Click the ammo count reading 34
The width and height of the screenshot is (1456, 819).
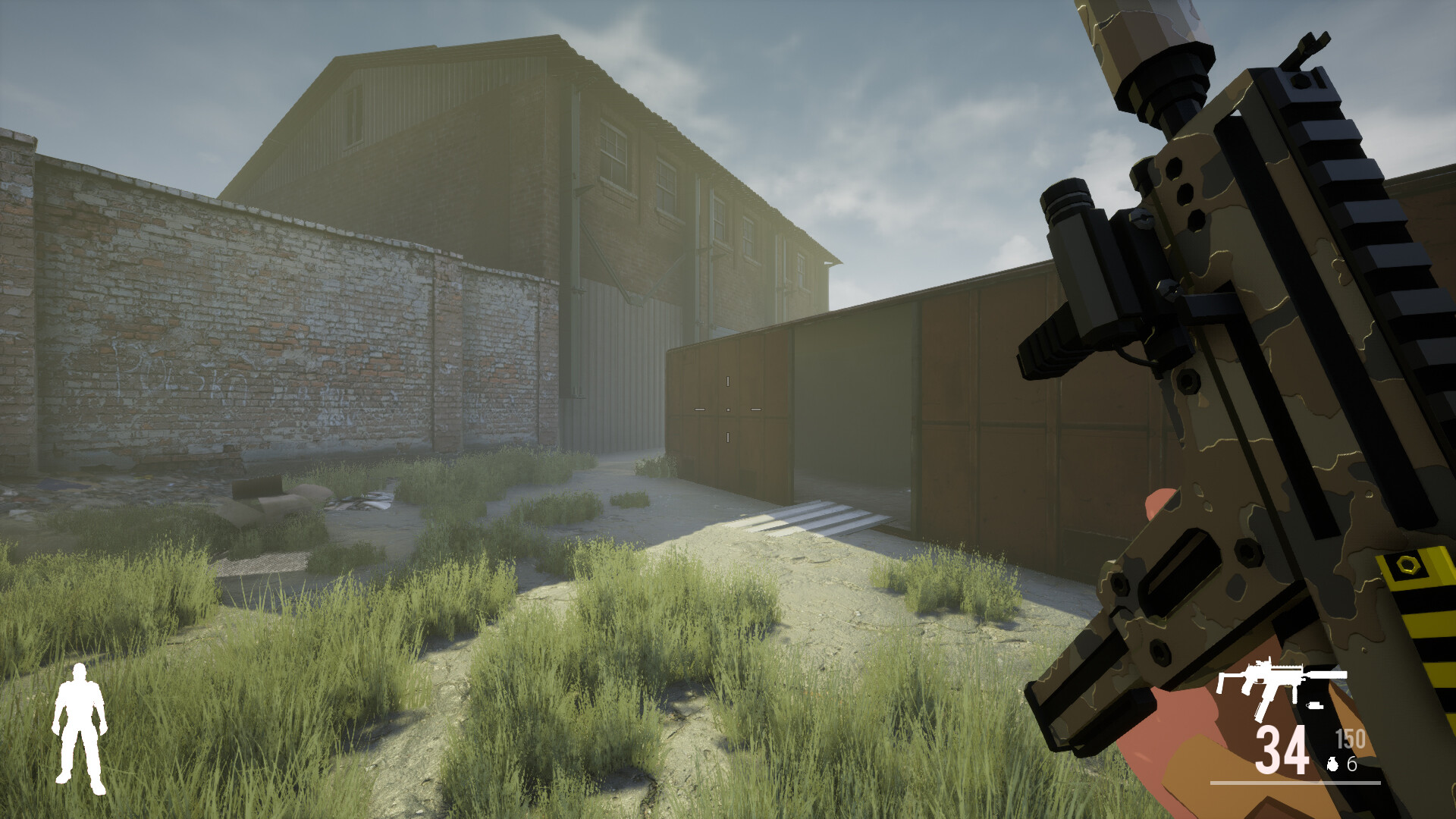tap(1282, 749)
